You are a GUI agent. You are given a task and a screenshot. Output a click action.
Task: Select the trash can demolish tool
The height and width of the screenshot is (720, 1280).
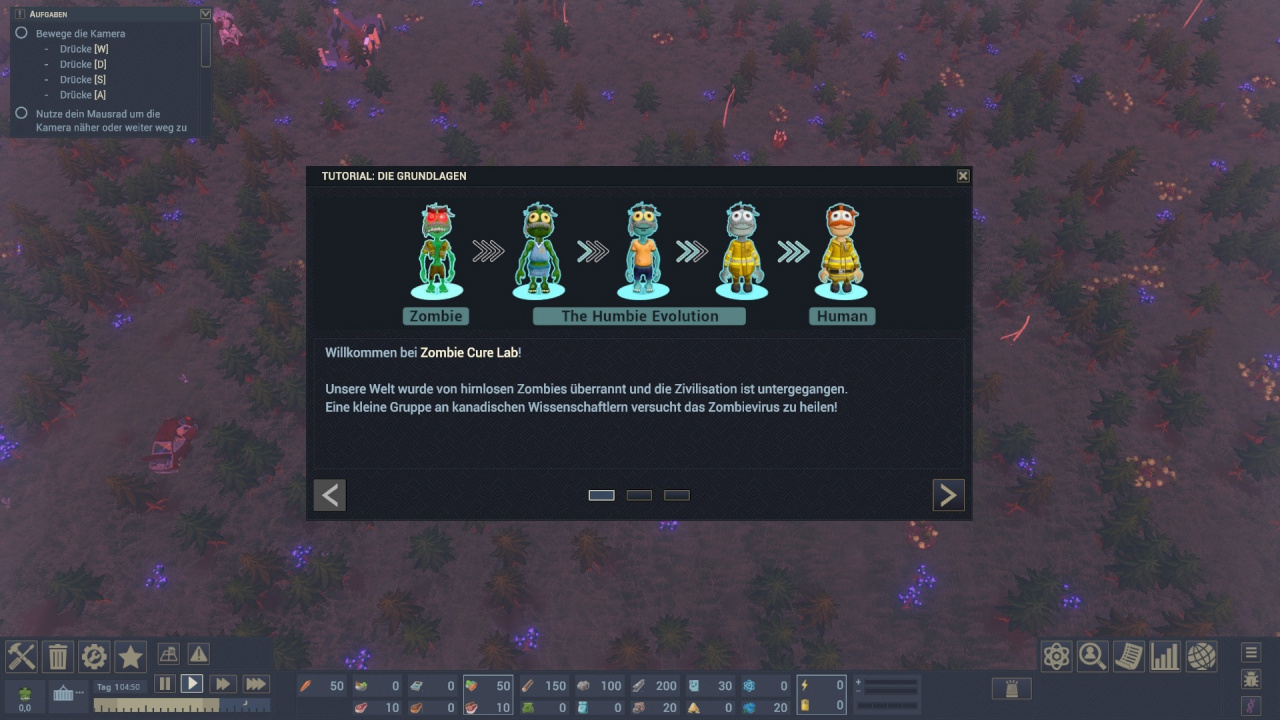click(58, 656)
